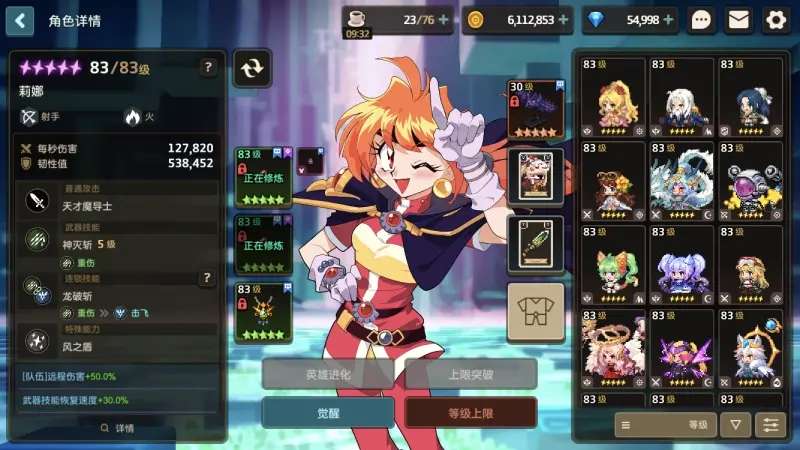Select the 龙破斩 chain skill row

tap(120, 297)
